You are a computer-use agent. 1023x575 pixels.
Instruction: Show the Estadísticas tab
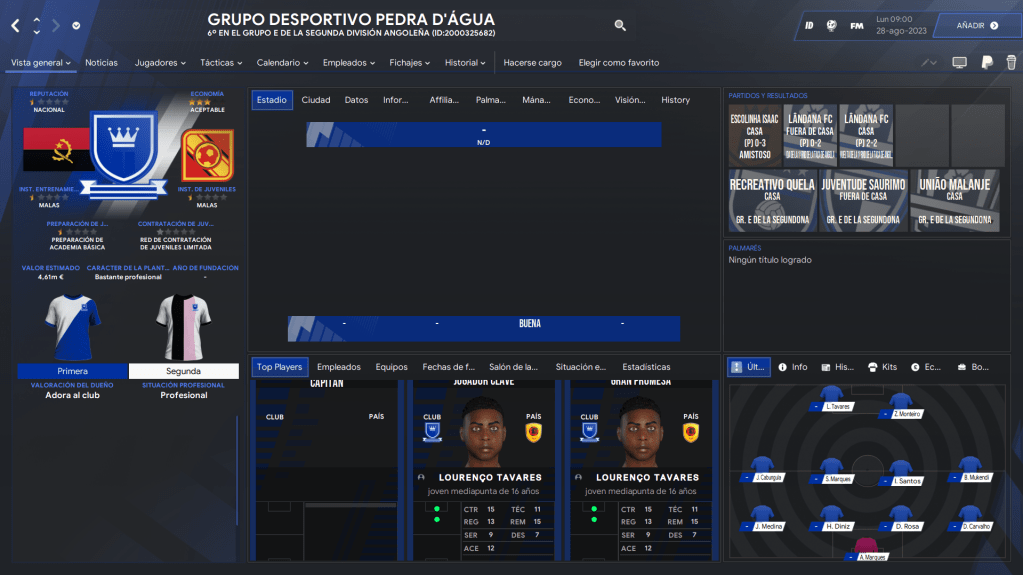(x=646, y=367)
